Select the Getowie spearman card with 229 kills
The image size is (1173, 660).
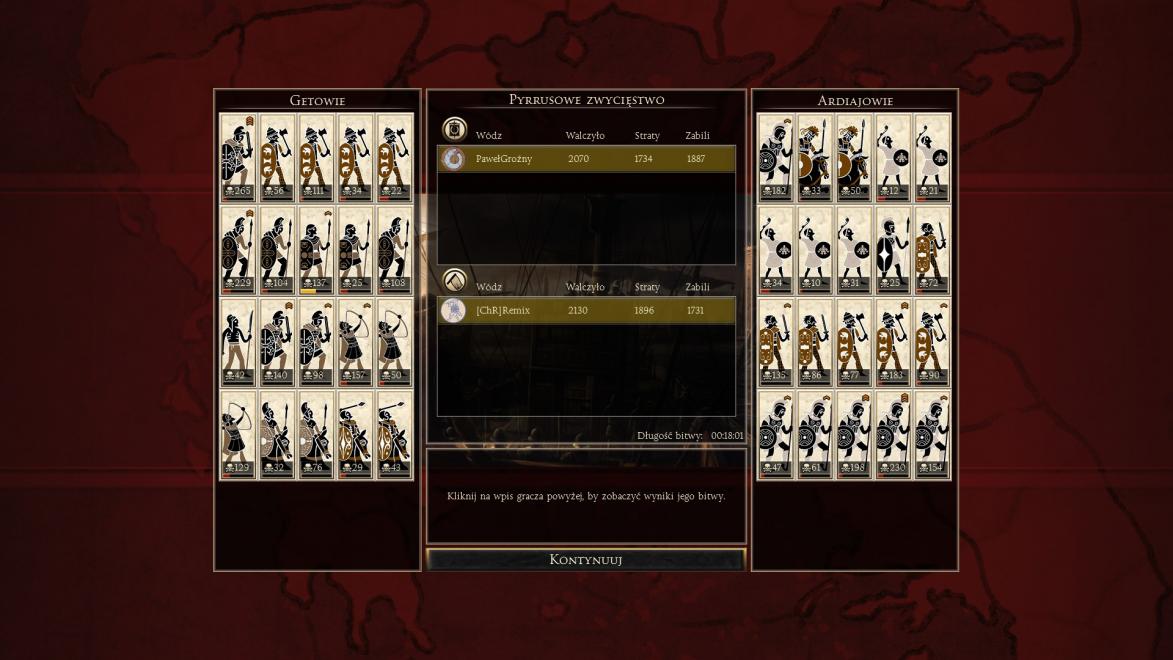point(238,251)
